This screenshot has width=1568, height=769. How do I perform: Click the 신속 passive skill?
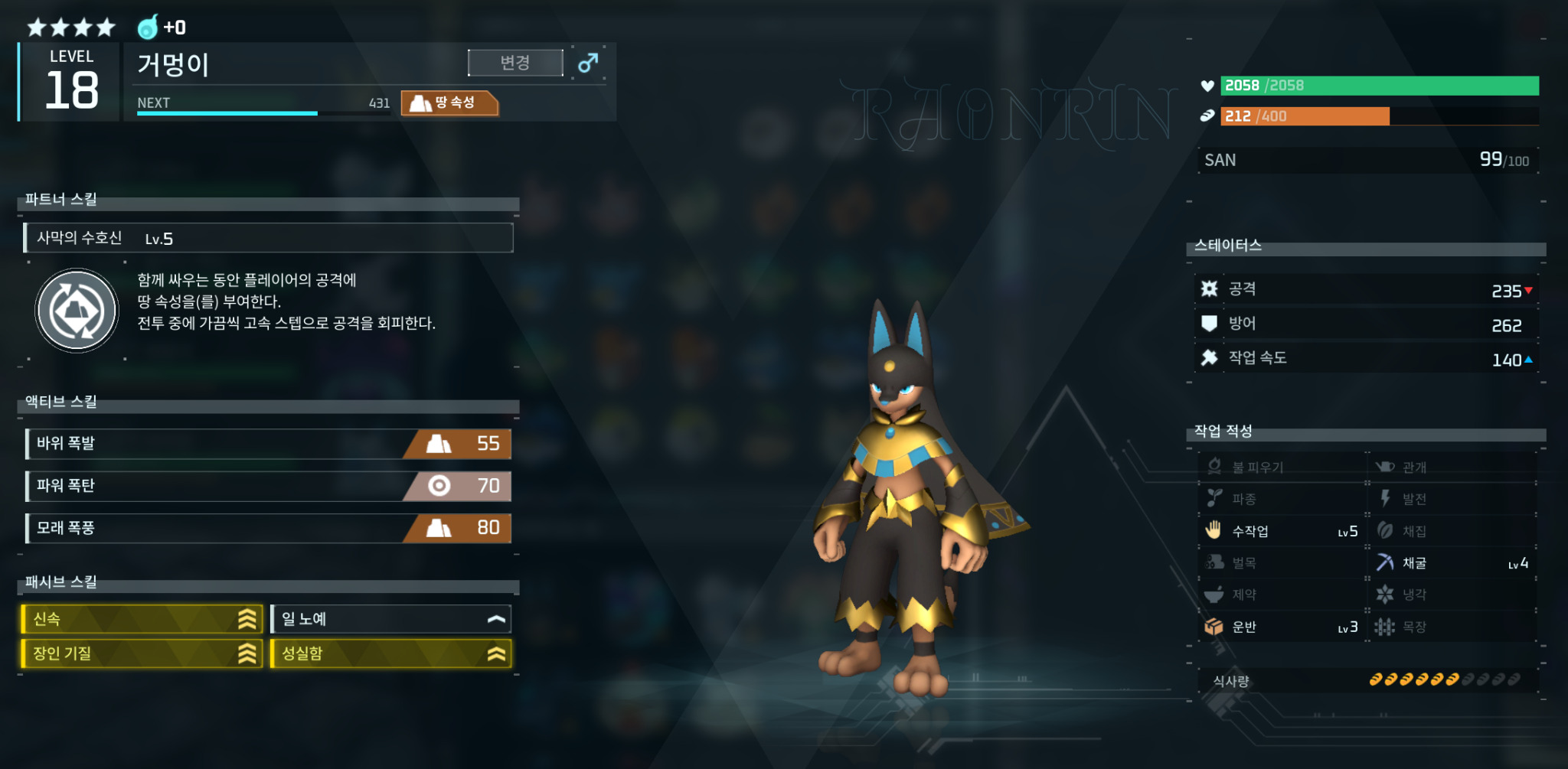[x=142, y=619]
